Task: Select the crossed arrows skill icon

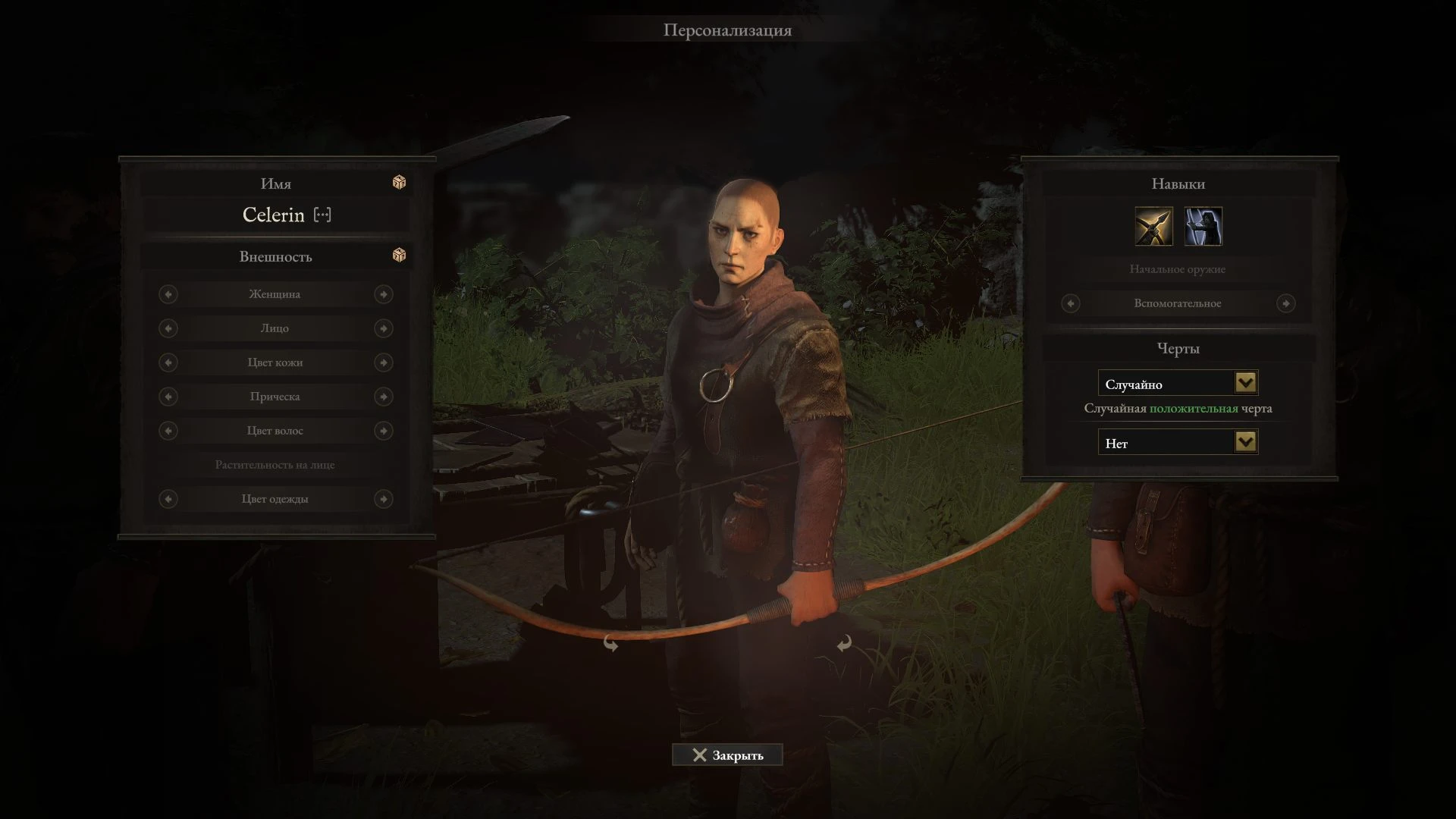Action: pos(1153,227)
